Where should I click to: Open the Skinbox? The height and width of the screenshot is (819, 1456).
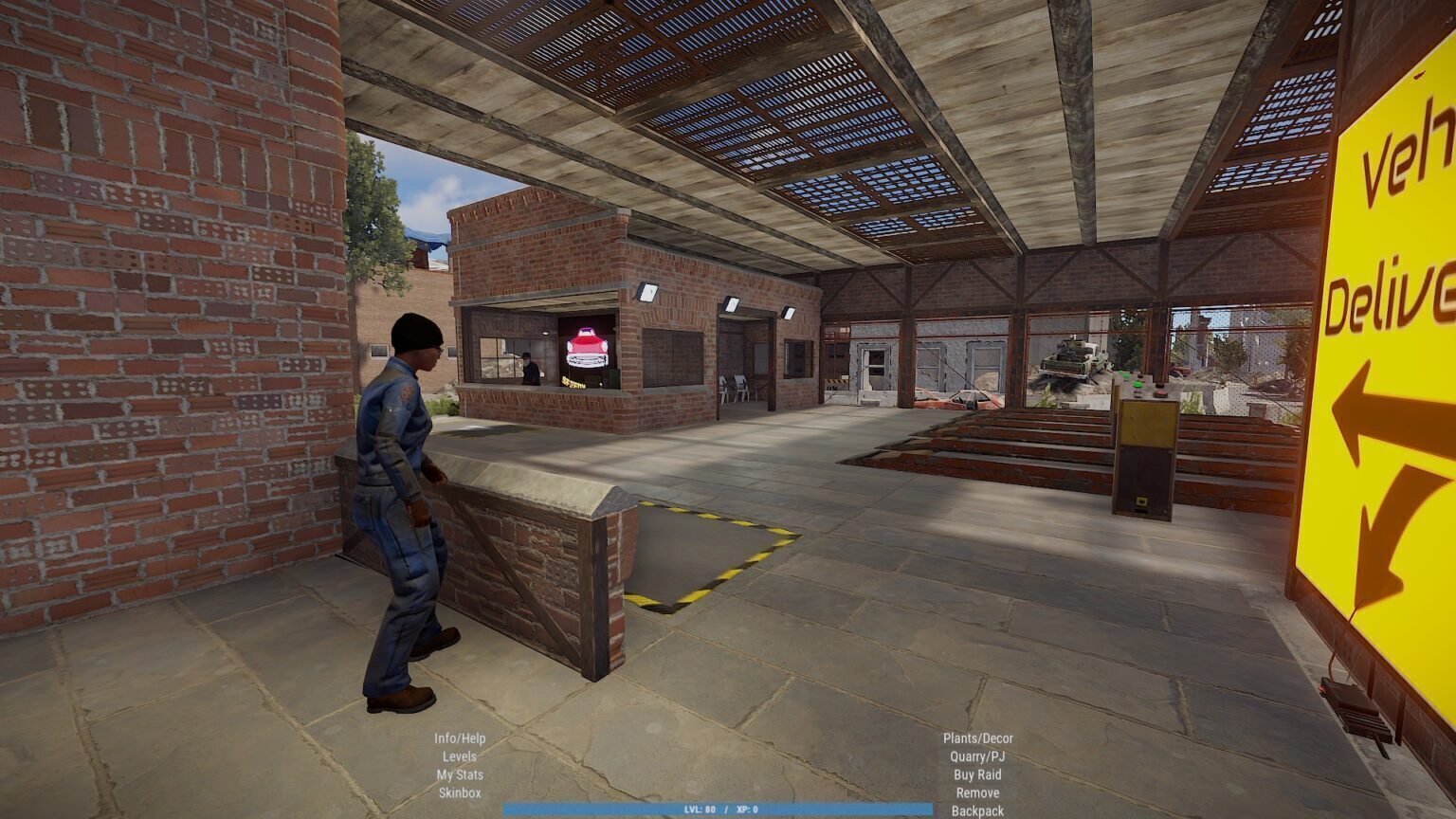point(460,792)
